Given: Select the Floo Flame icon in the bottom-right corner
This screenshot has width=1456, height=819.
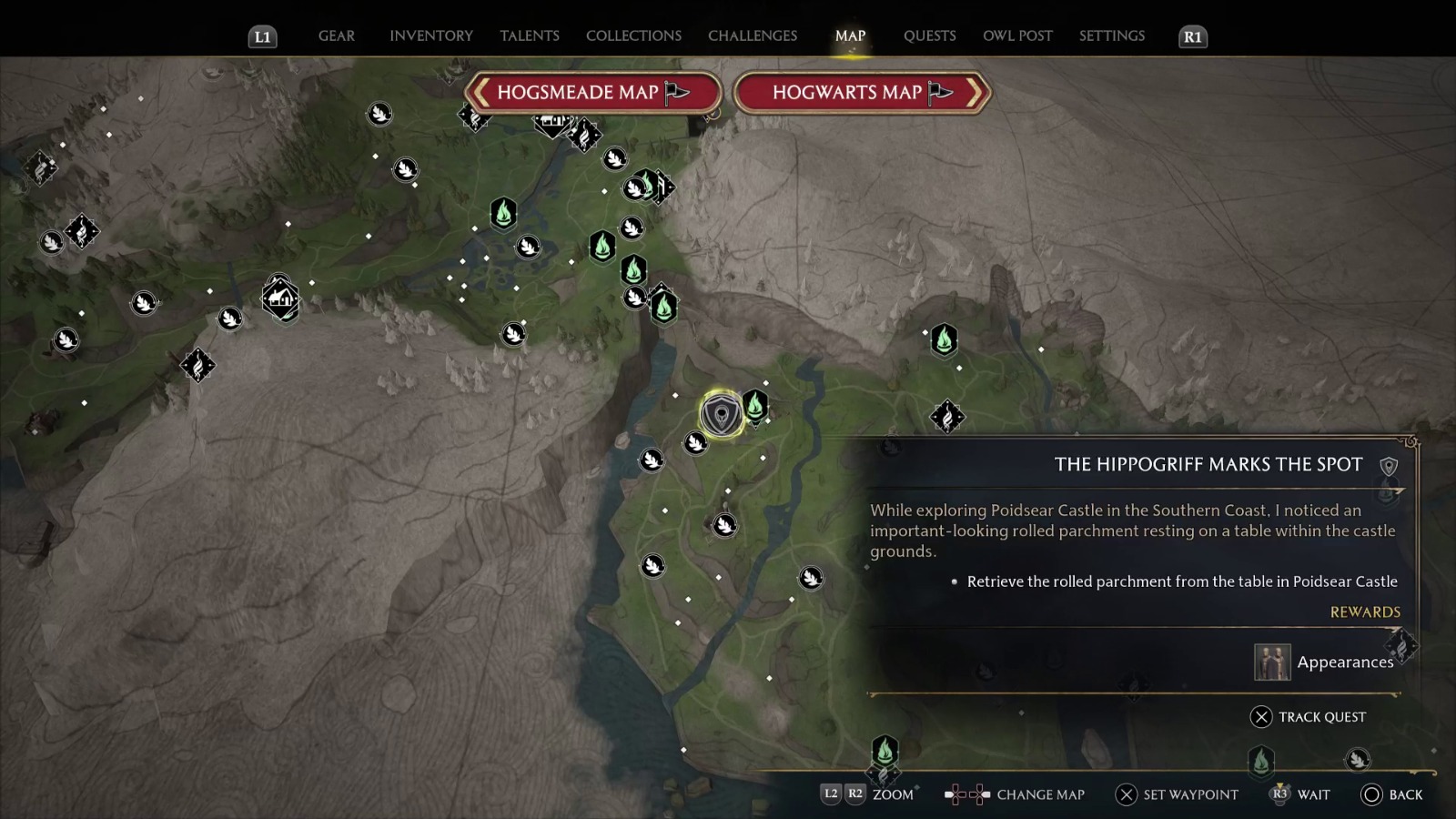Looking at the screenshot, I should click(1261, 763).
